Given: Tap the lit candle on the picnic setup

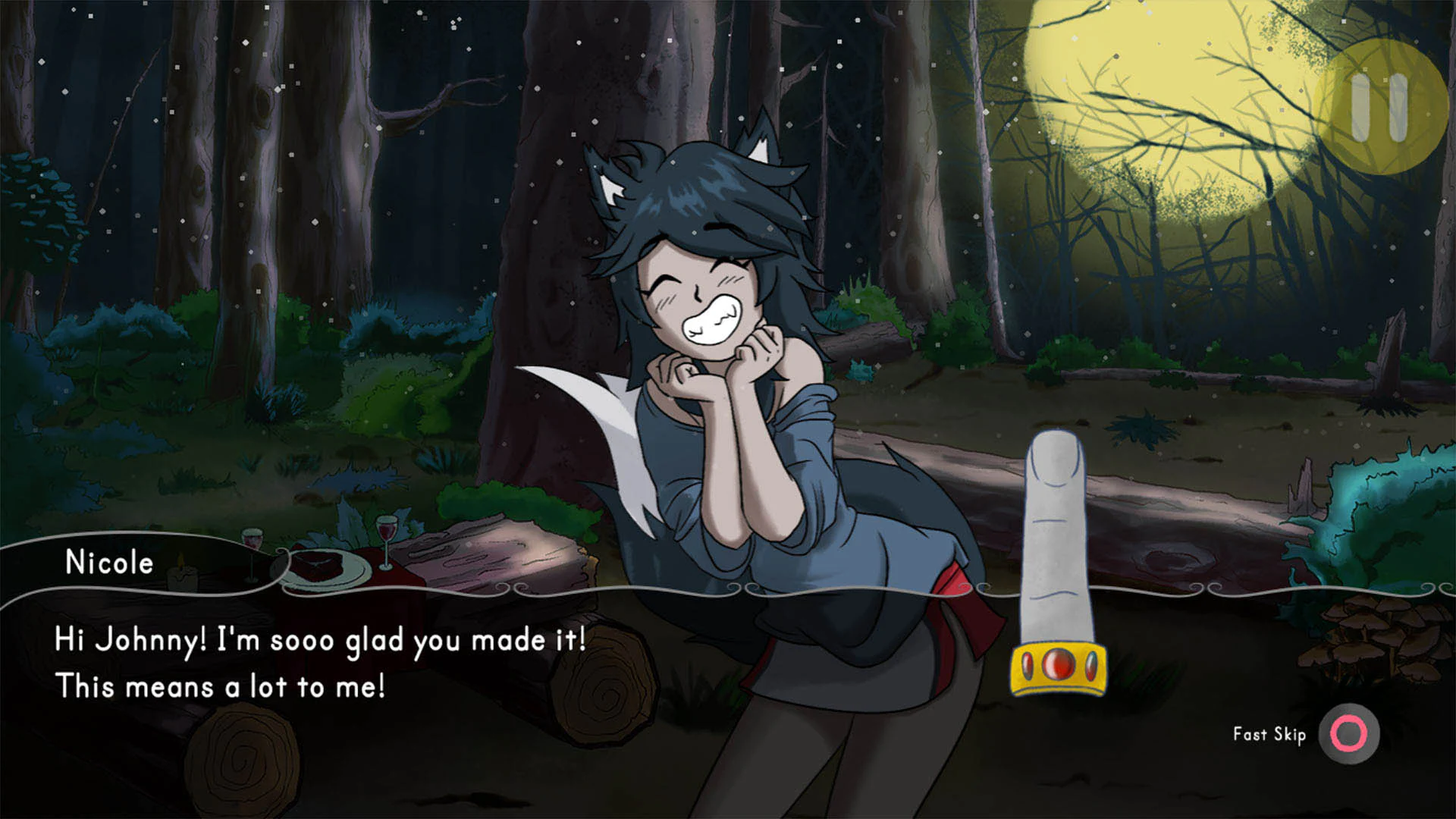Looking at the screenshot, I should coord(180,573).
